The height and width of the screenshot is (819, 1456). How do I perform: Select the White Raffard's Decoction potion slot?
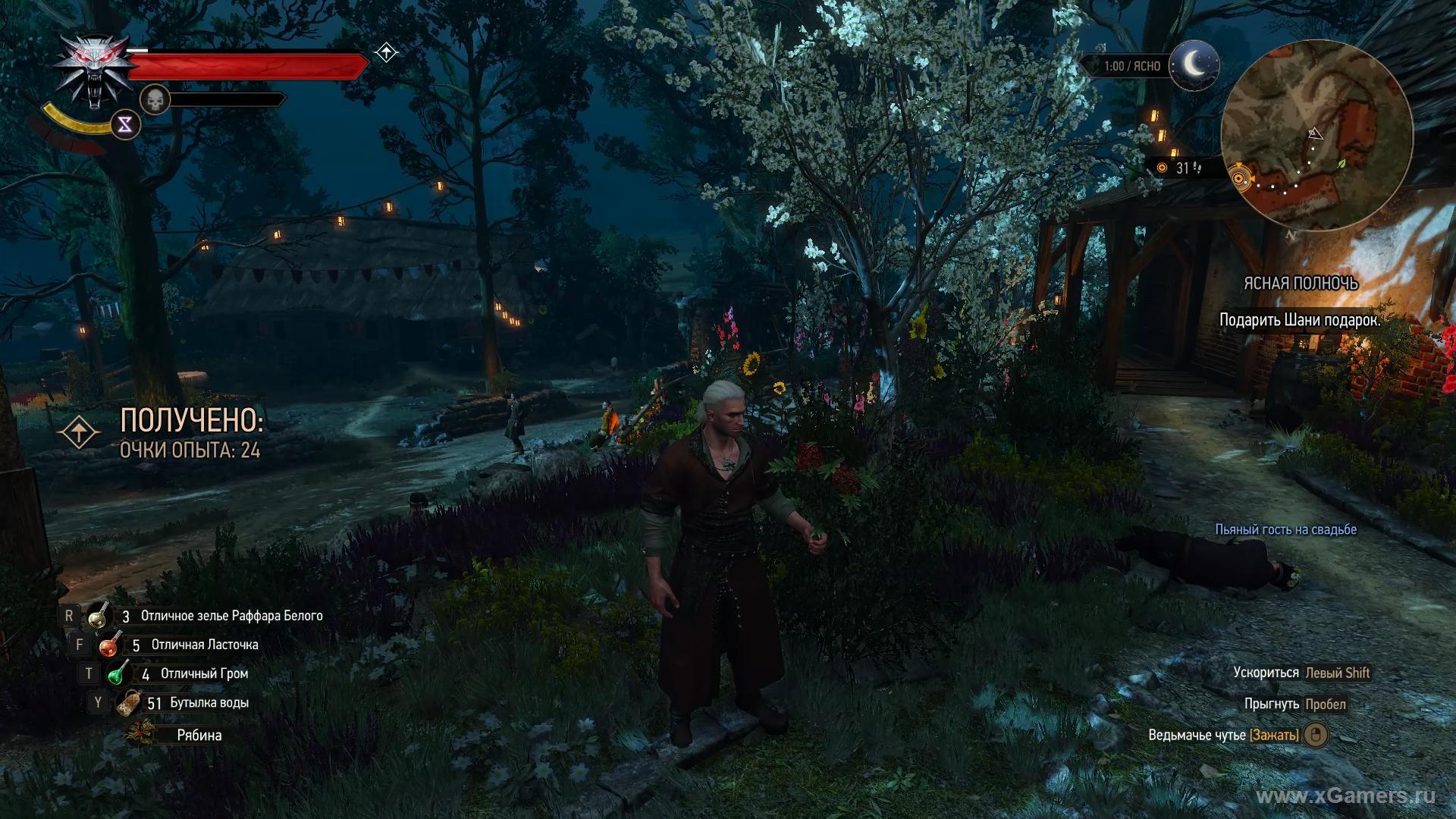(x=99, y=617)
